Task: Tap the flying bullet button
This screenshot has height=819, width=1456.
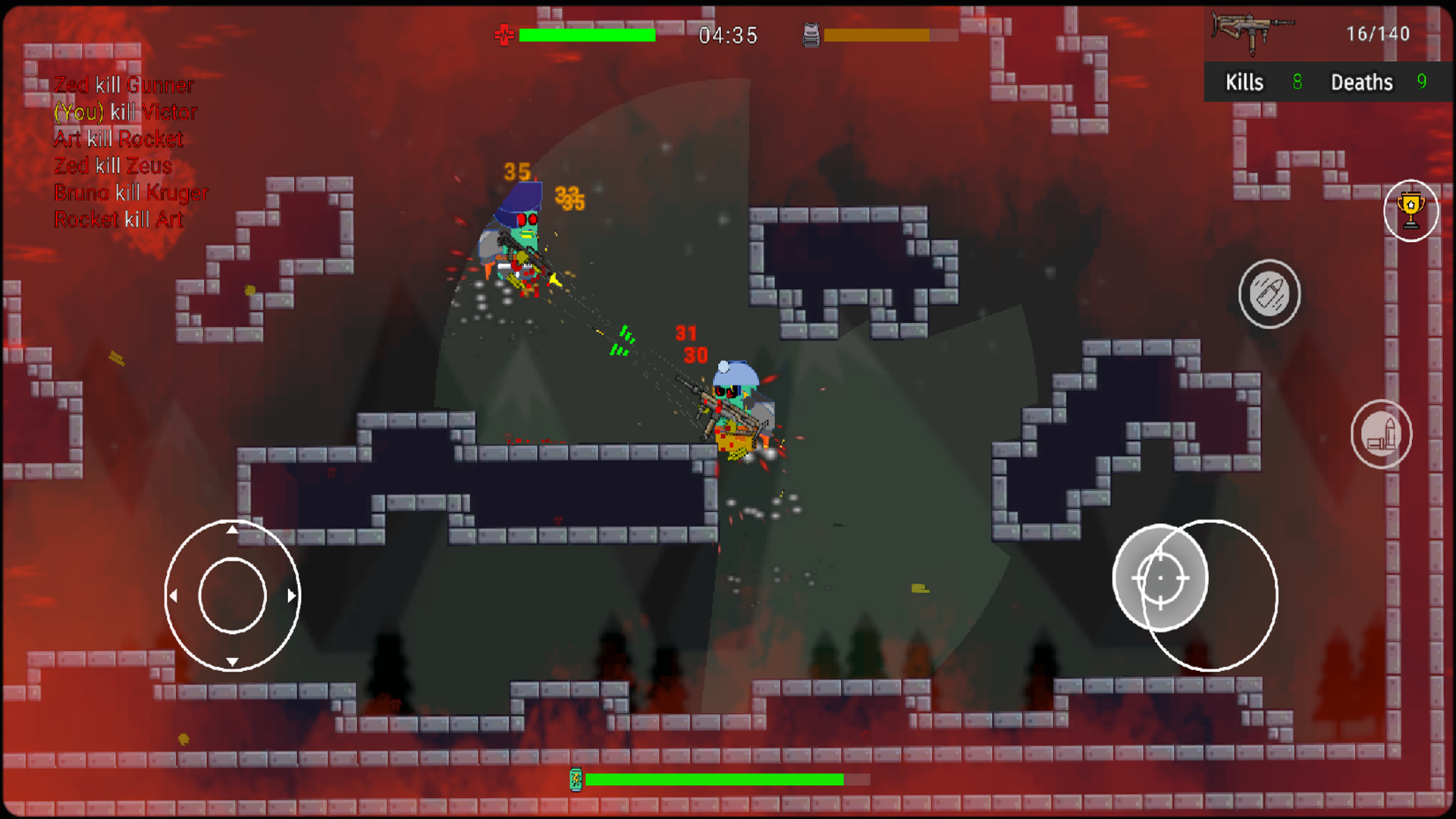Action: (x=1269, y=294)
